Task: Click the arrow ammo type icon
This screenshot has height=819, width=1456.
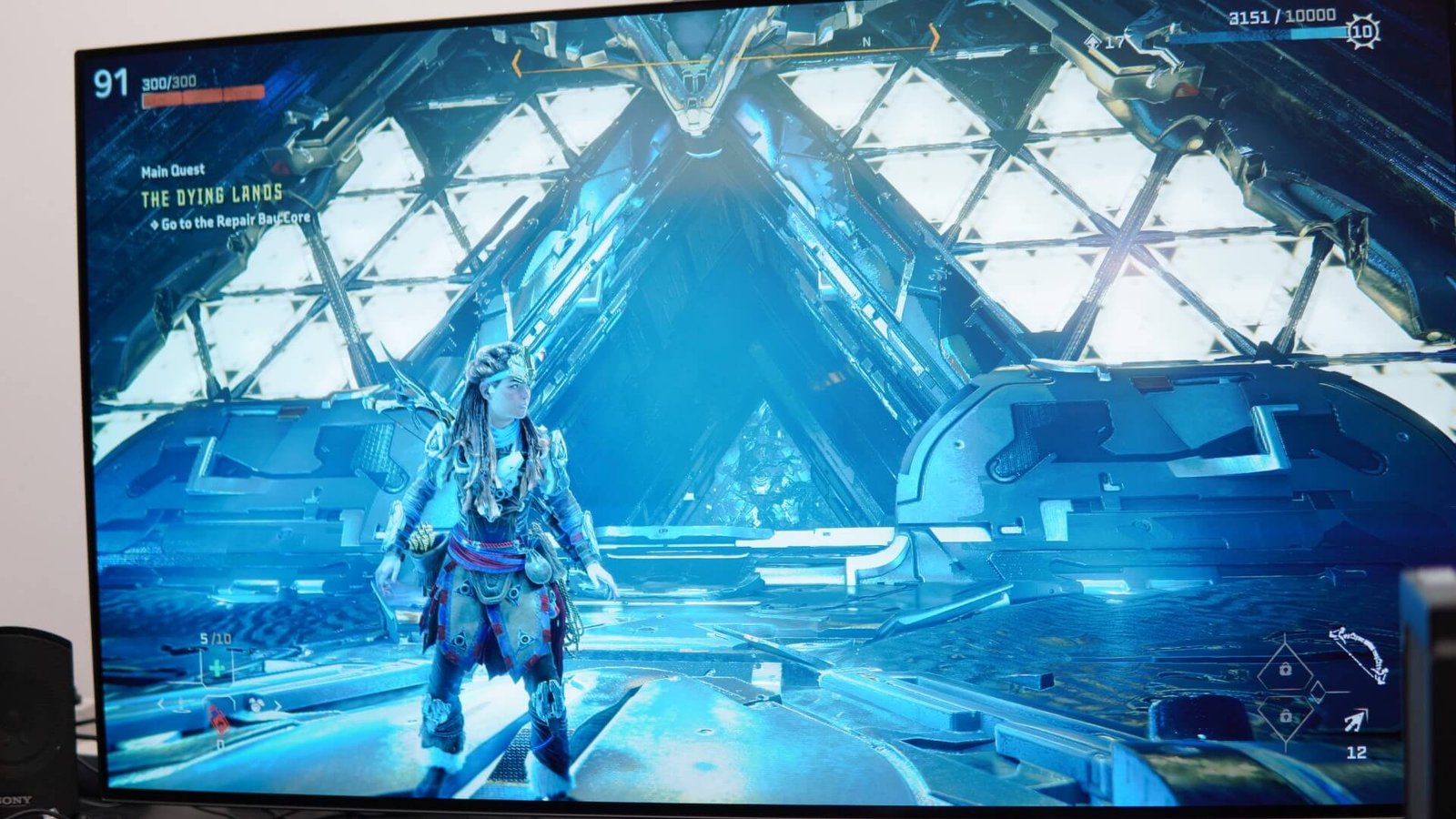Action: [1355, 722]
